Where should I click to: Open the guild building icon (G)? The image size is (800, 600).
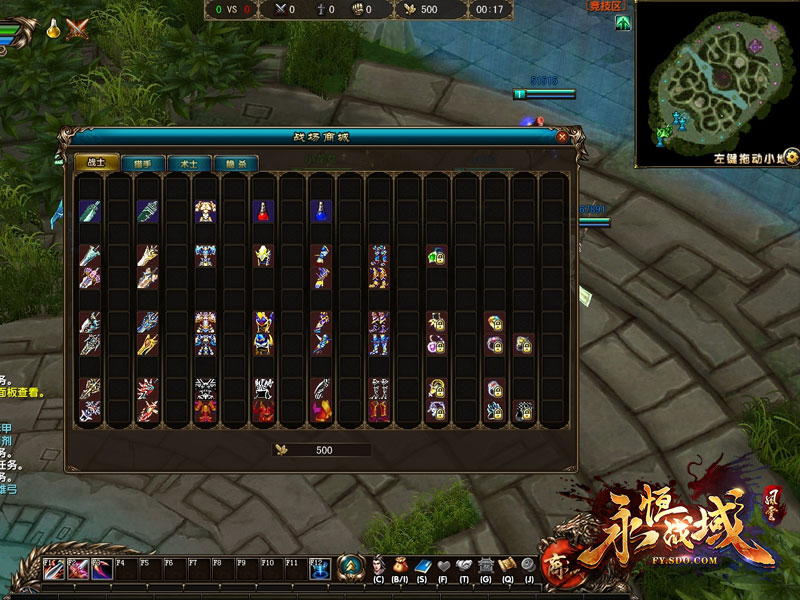pyautogui.click(x=486, y=565)
